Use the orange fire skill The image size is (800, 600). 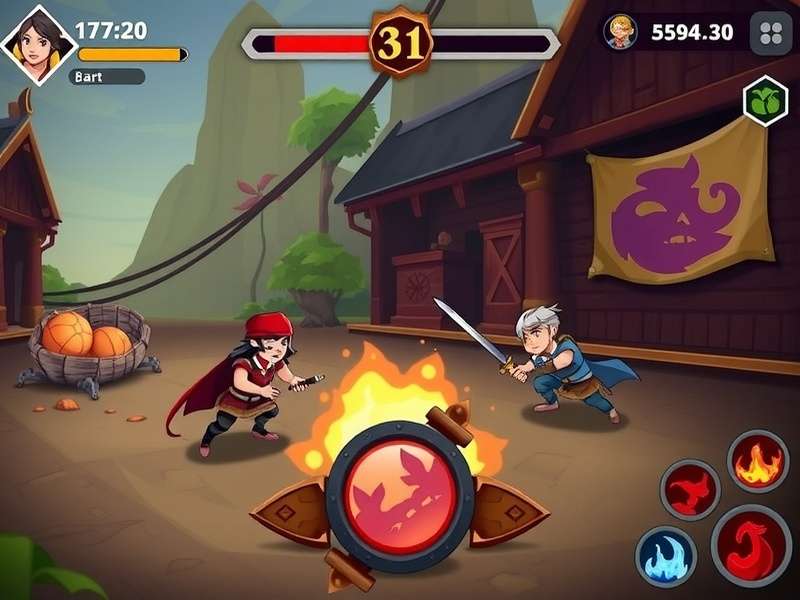(x=758, y=461)
